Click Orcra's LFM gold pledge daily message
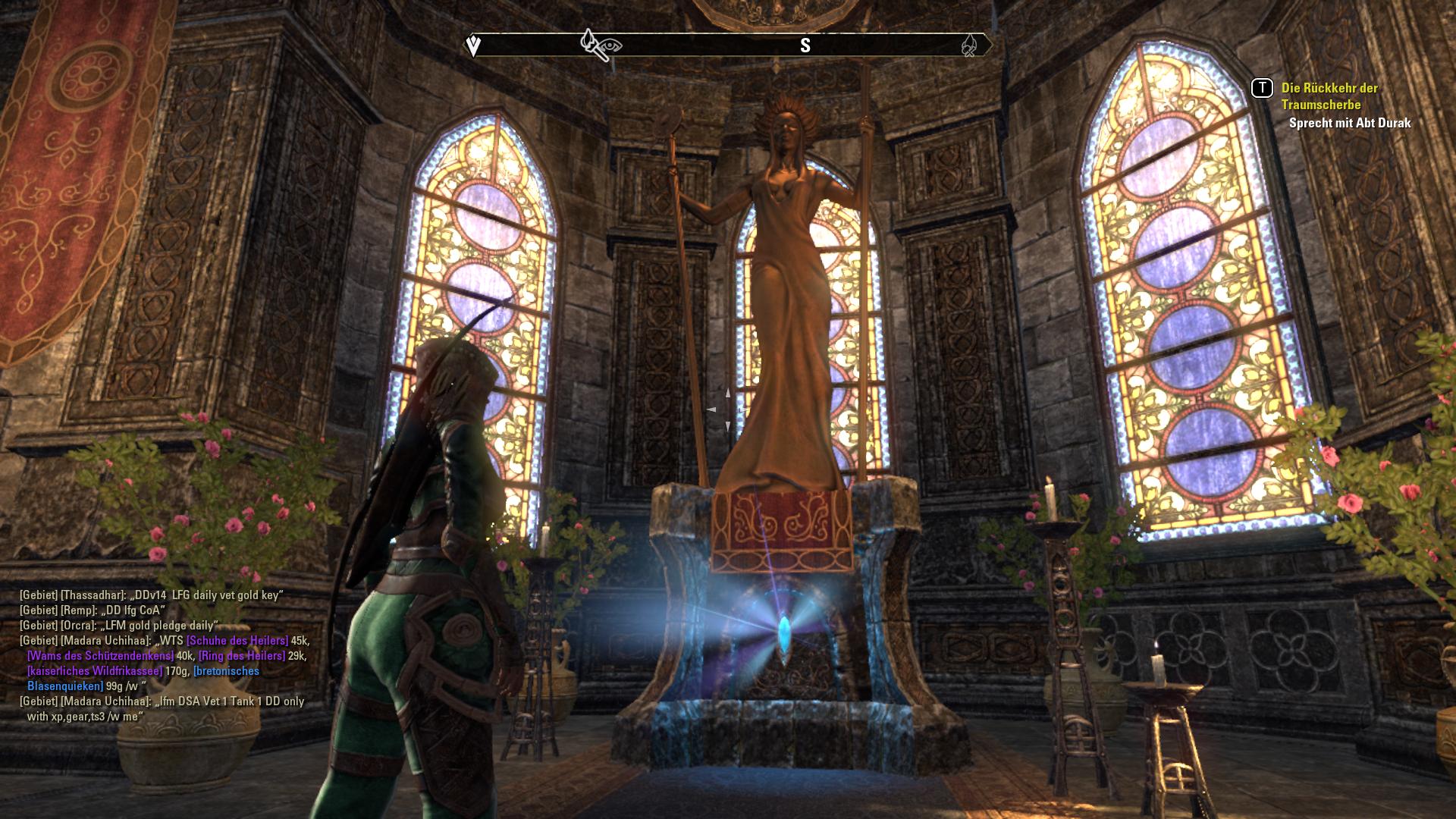 click(x=159, y=626)
